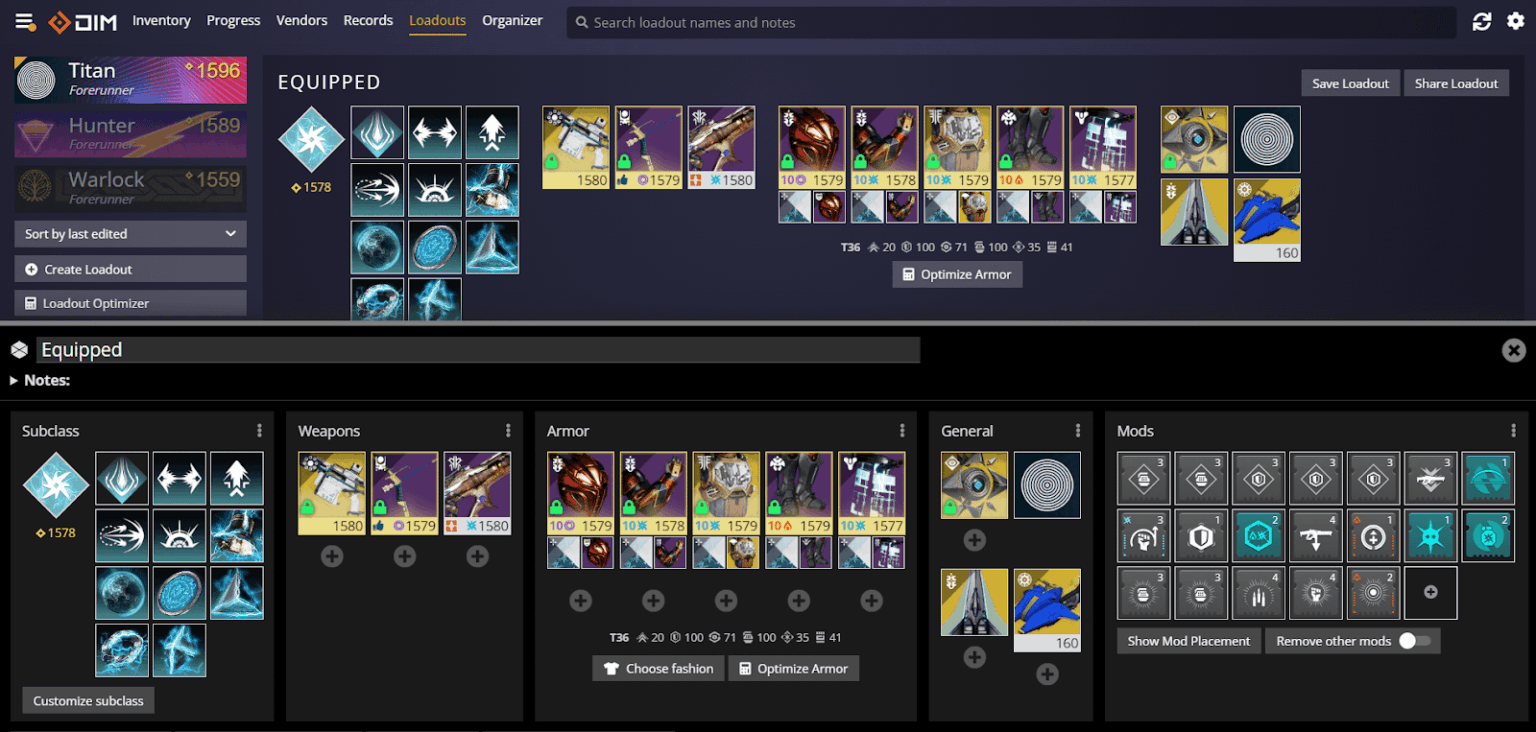Click the DIM logo in the top bar
1536x732 pixels.
pos(84,21)
